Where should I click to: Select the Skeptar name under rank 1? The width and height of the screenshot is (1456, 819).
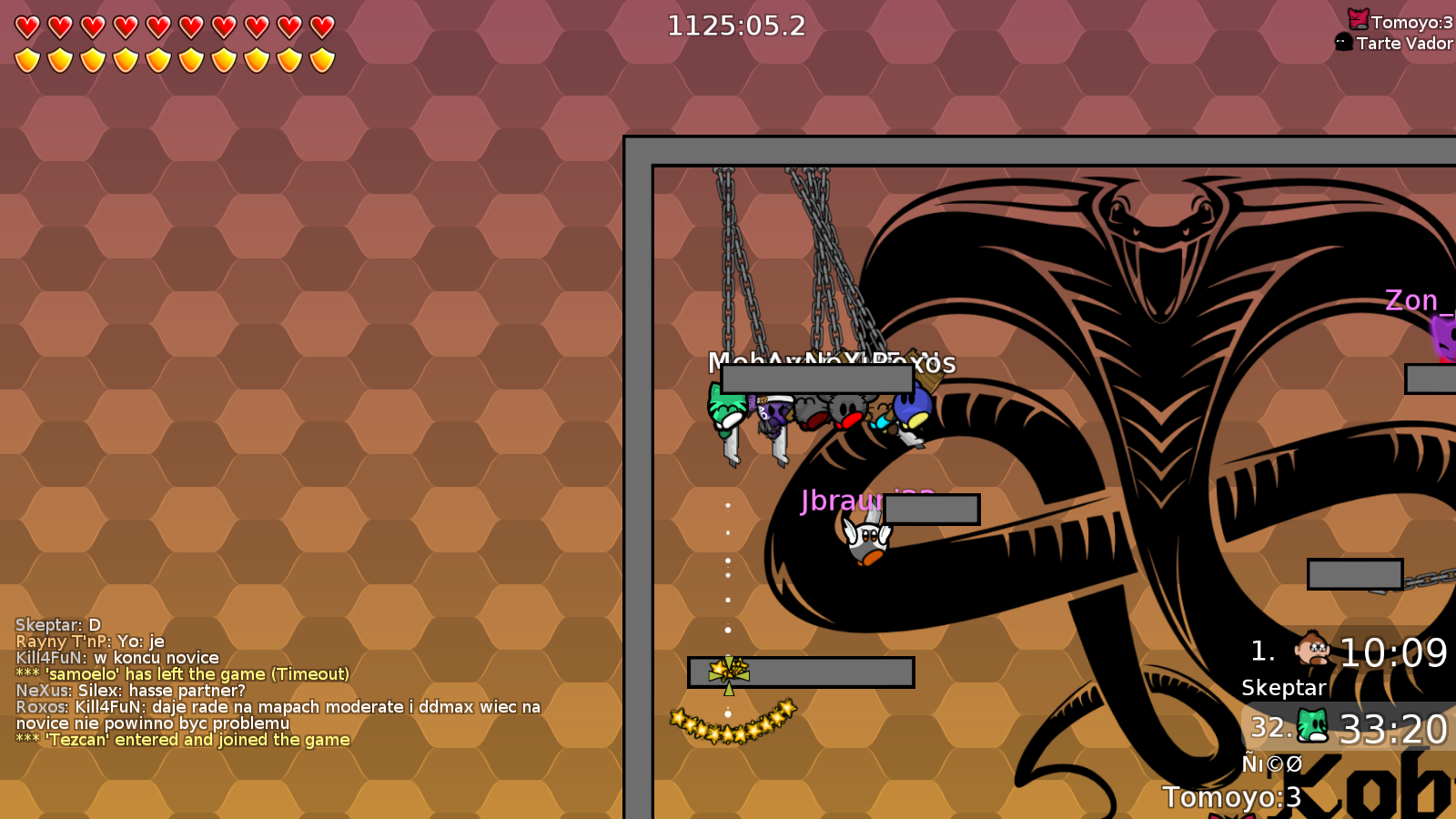(x=1283, y=688)
